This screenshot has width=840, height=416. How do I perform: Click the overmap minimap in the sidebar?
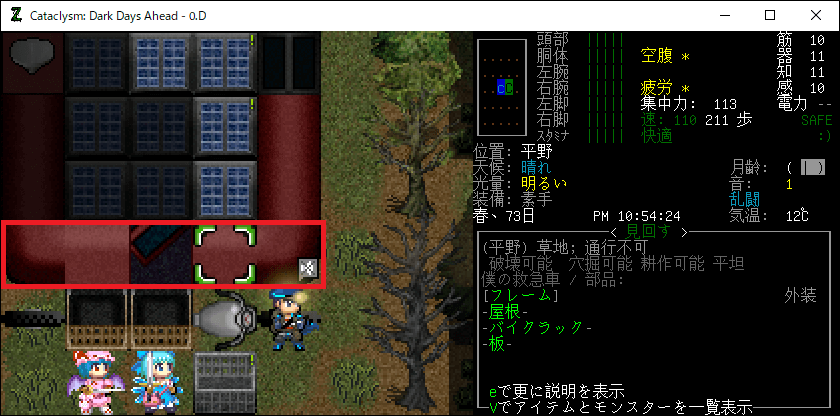[499, 88]
